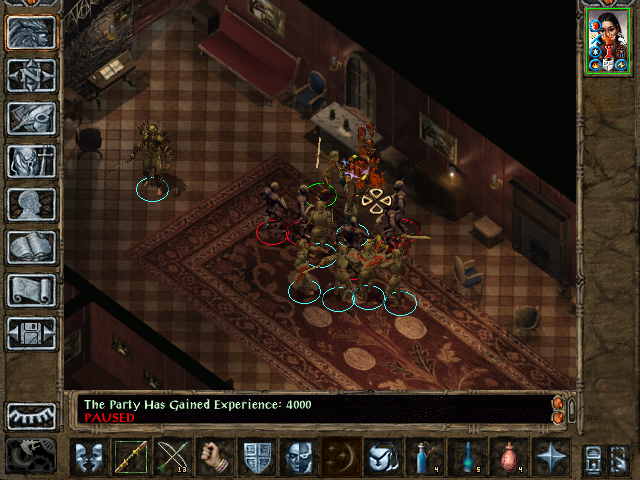Activate the shield guard action
Viewport: 640px width, 480px height.
click(x=257, y=457)
